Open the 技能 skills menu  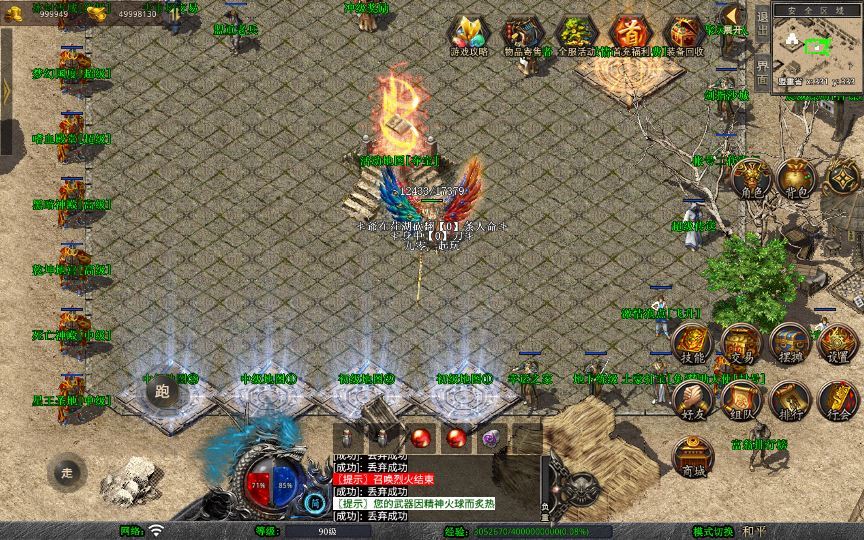pos(692,343)
